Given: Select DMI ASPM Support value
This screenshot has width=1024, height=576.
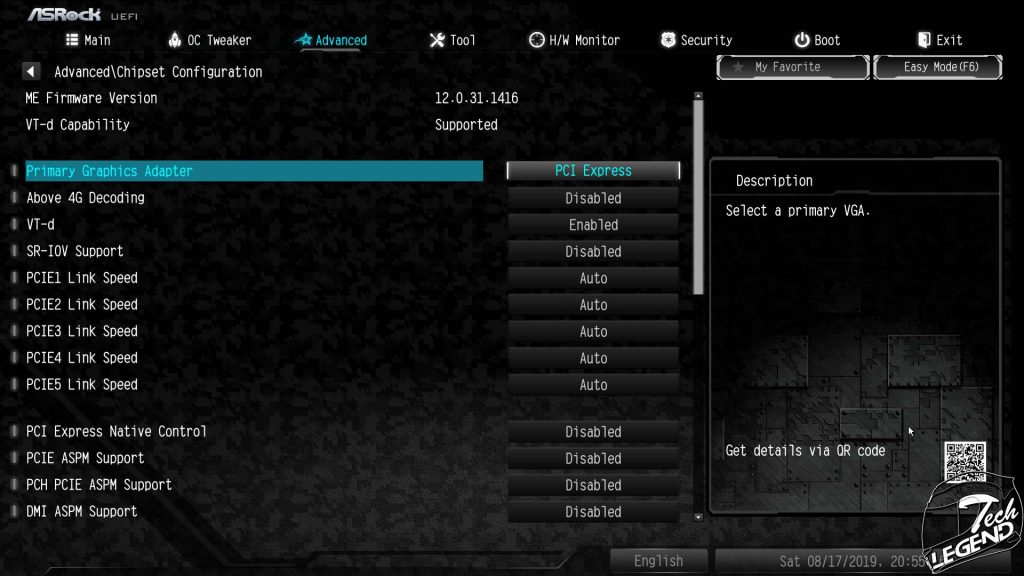Looking at the screenshot, I should 593,512.
